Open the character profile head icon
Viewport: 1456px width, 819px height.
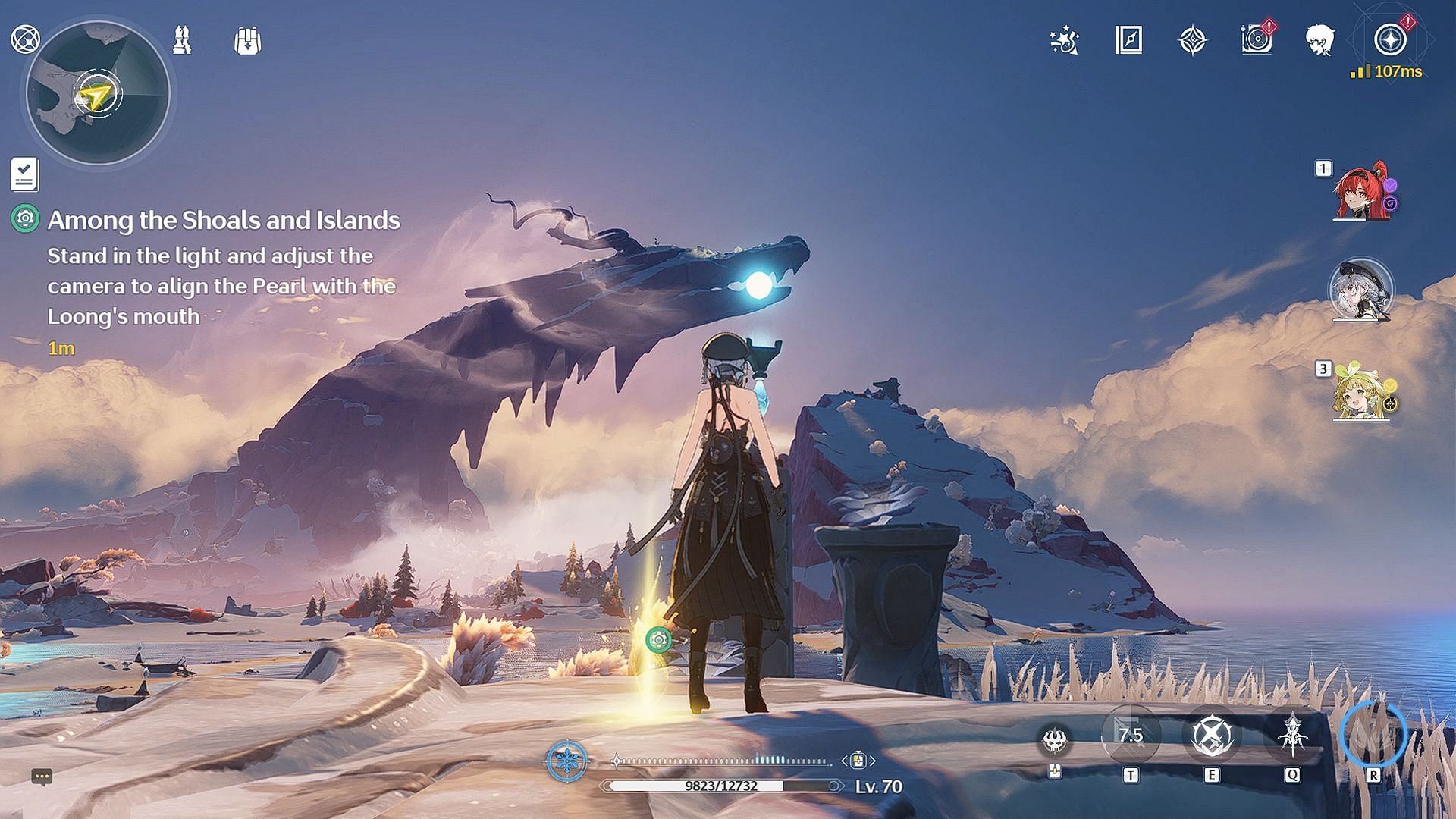pyautogui.click(x=1320, y=40)
